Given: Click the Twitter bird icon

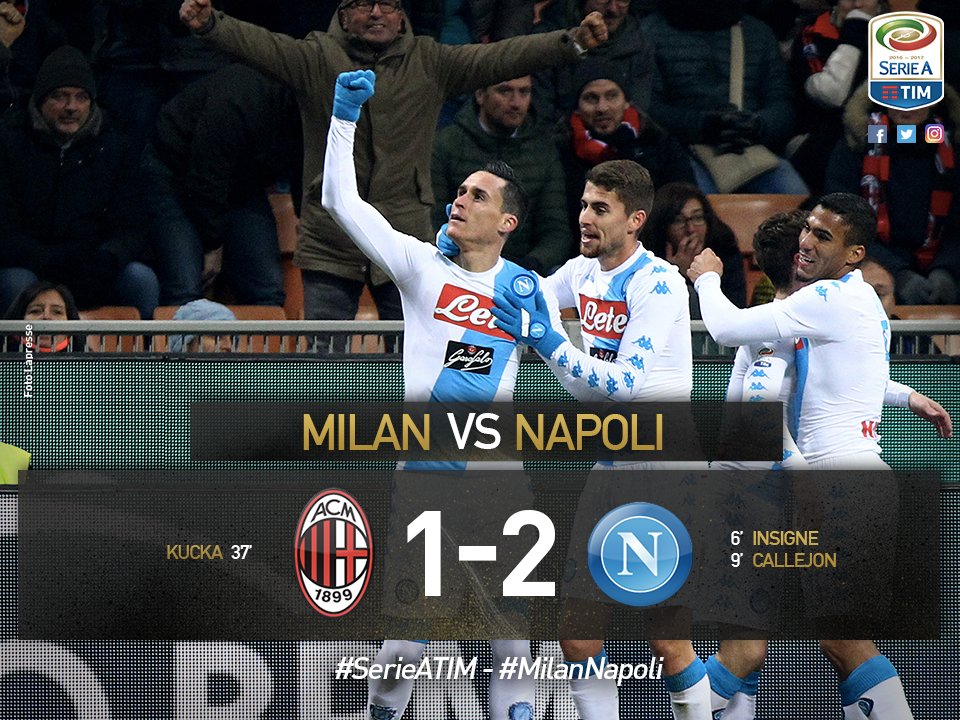Looking at the screenshot, I should [906, 134].
